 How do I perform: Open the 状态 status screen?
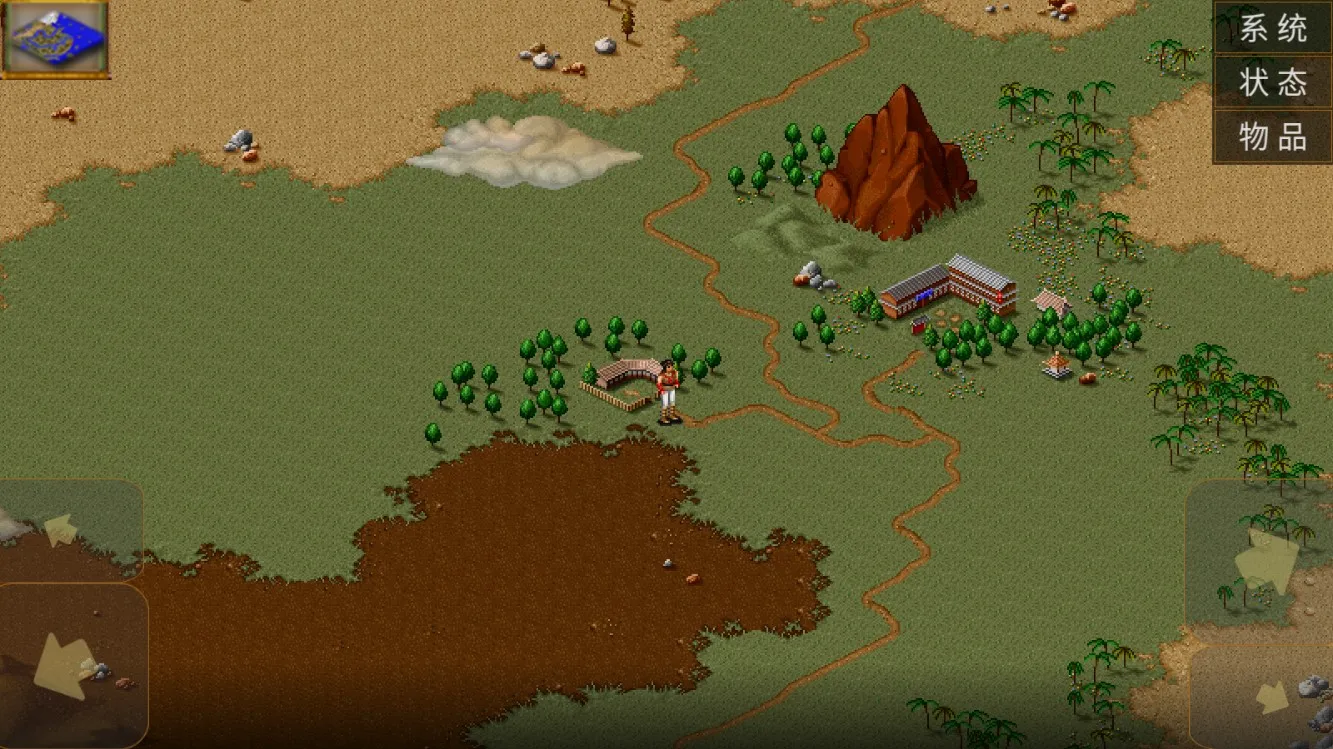(1273, 82)
